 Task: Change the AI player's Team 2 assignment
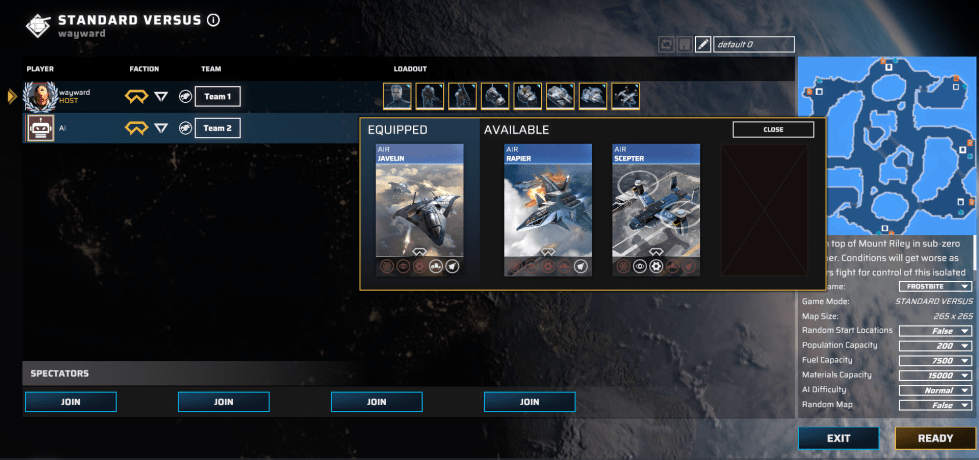[x=217, y=128]
